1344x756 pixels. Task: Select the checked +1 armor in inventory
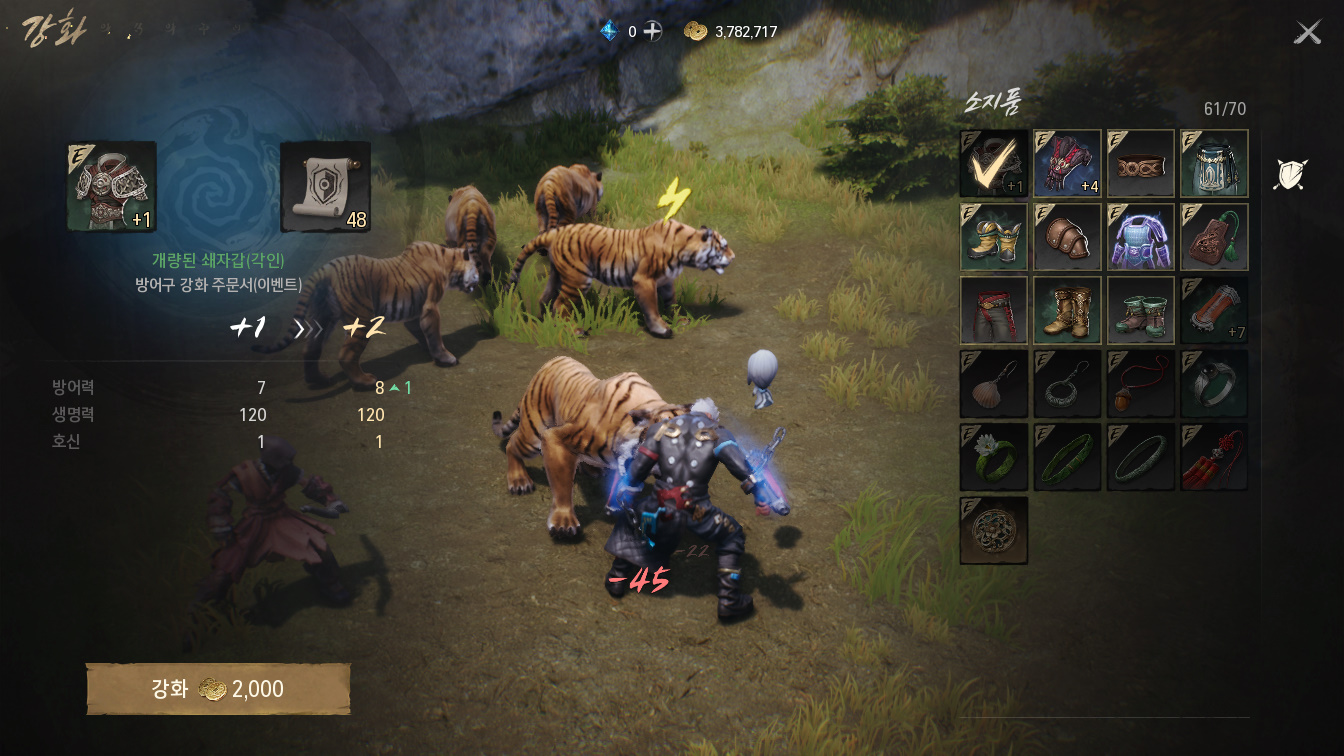[x=994, y=163]
